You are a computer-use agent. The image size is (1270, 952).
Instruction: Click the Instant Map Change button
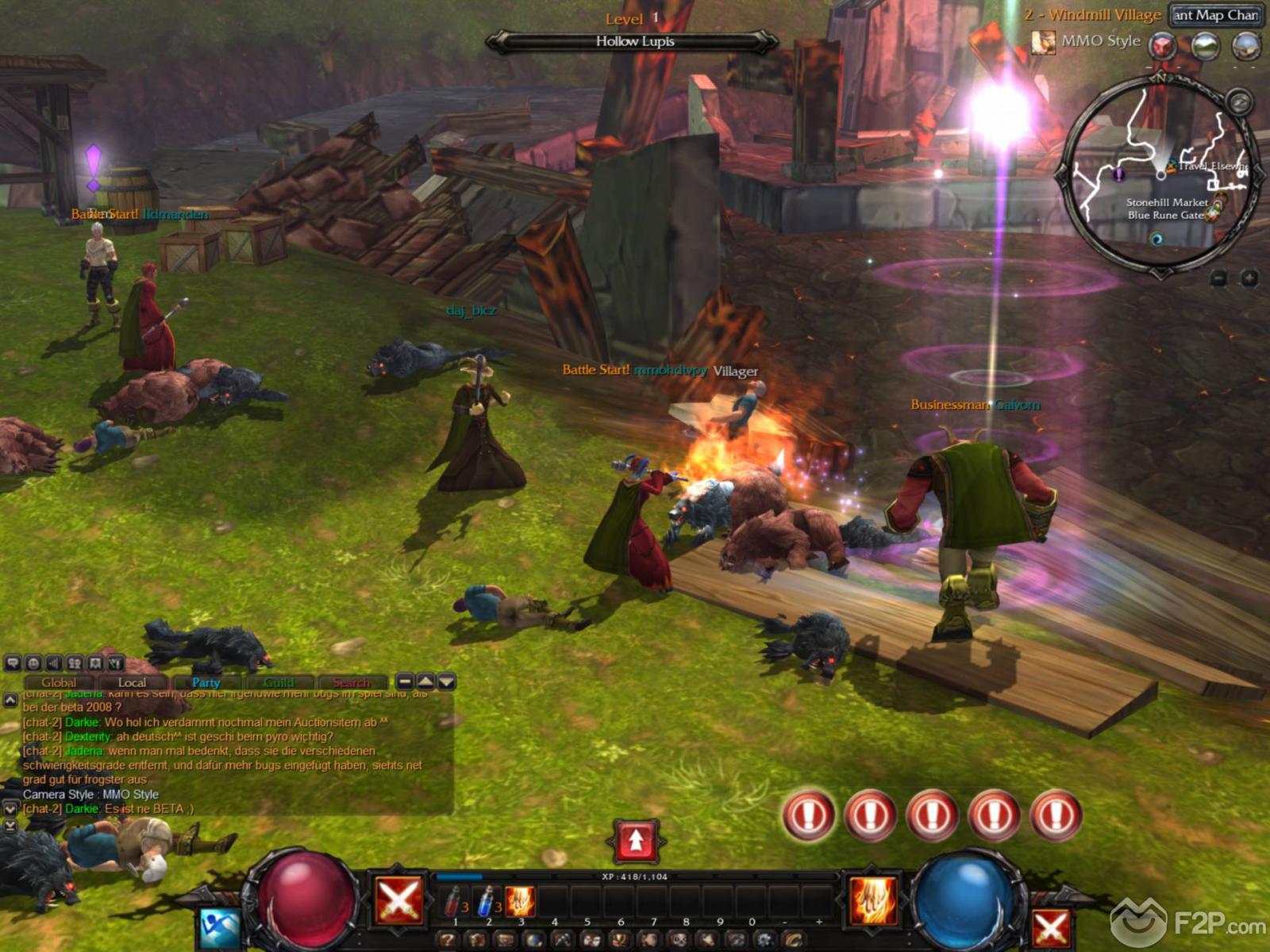(x=1215, y=15)
